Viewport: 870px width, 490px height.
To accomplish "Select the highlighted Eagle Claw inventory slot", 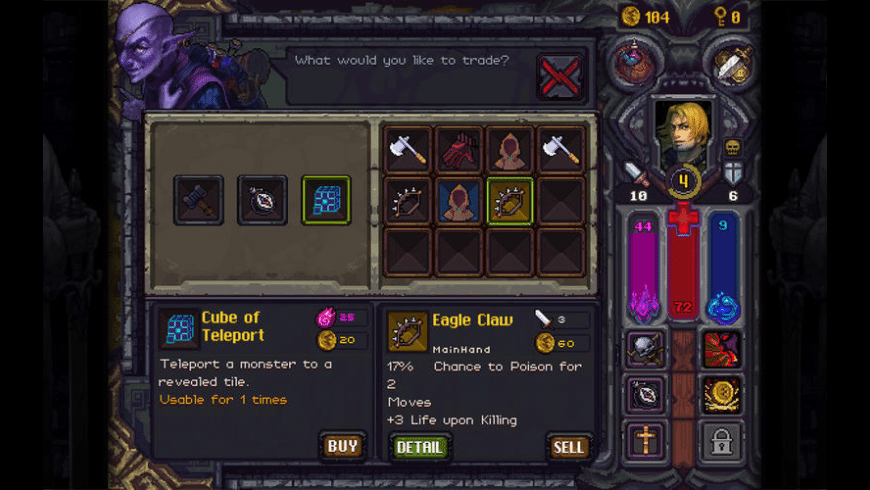I will point(510,200).
